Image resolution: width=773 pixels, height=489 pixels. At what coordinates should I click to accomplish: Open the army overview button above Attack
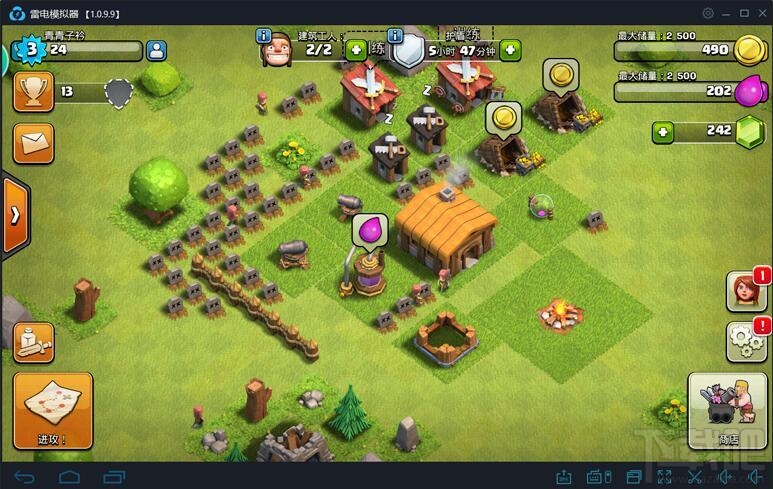point(33,342)
